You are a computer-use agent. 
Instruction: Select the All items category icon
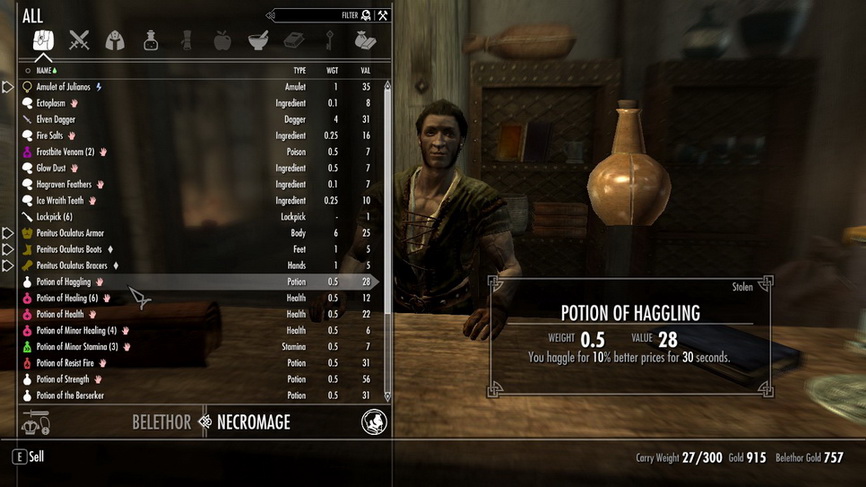(x=43, y=41)
